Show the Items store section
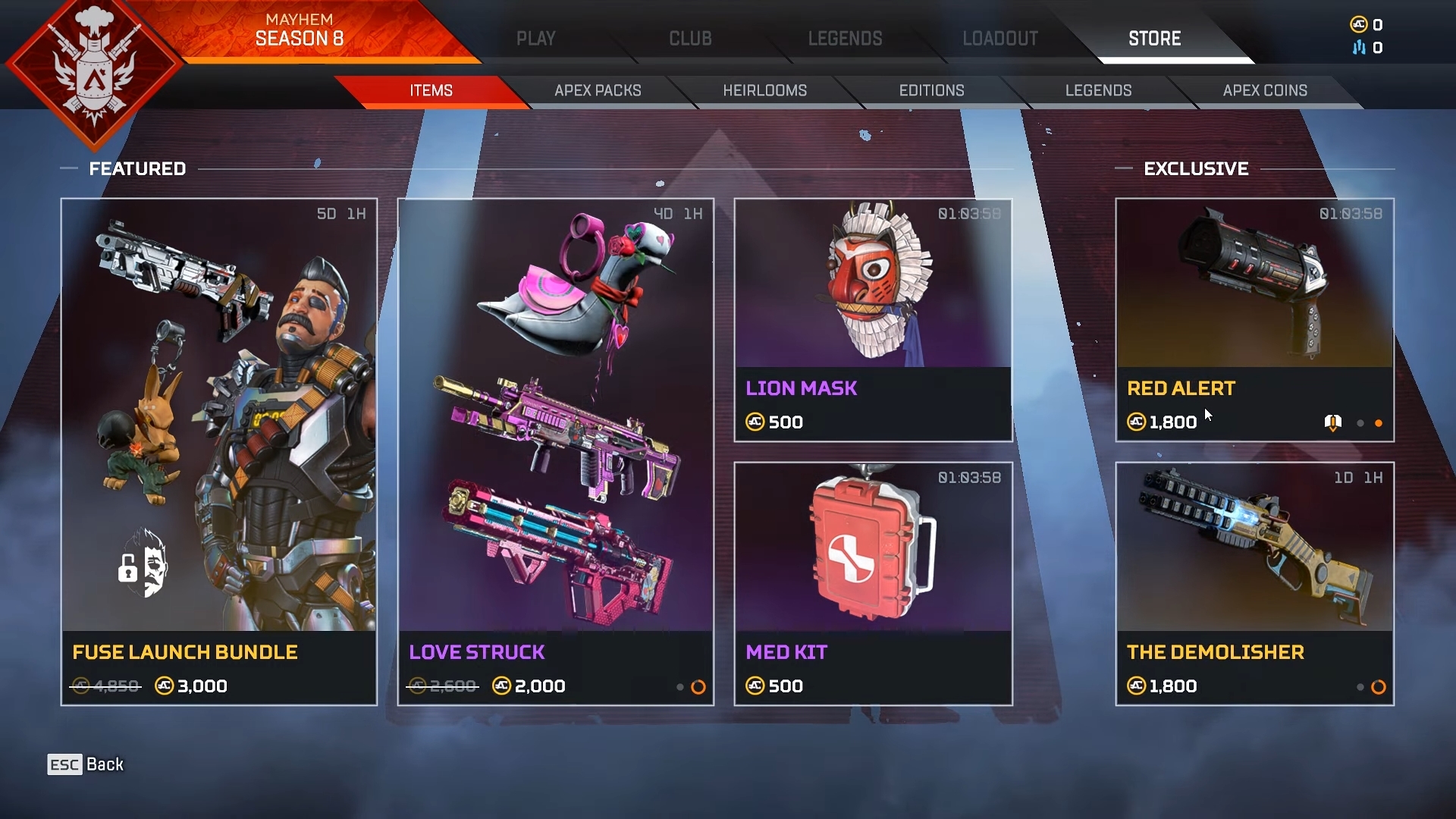Image resolution: width=1456 pixels, height=819 pixels. tap(431, 91)
